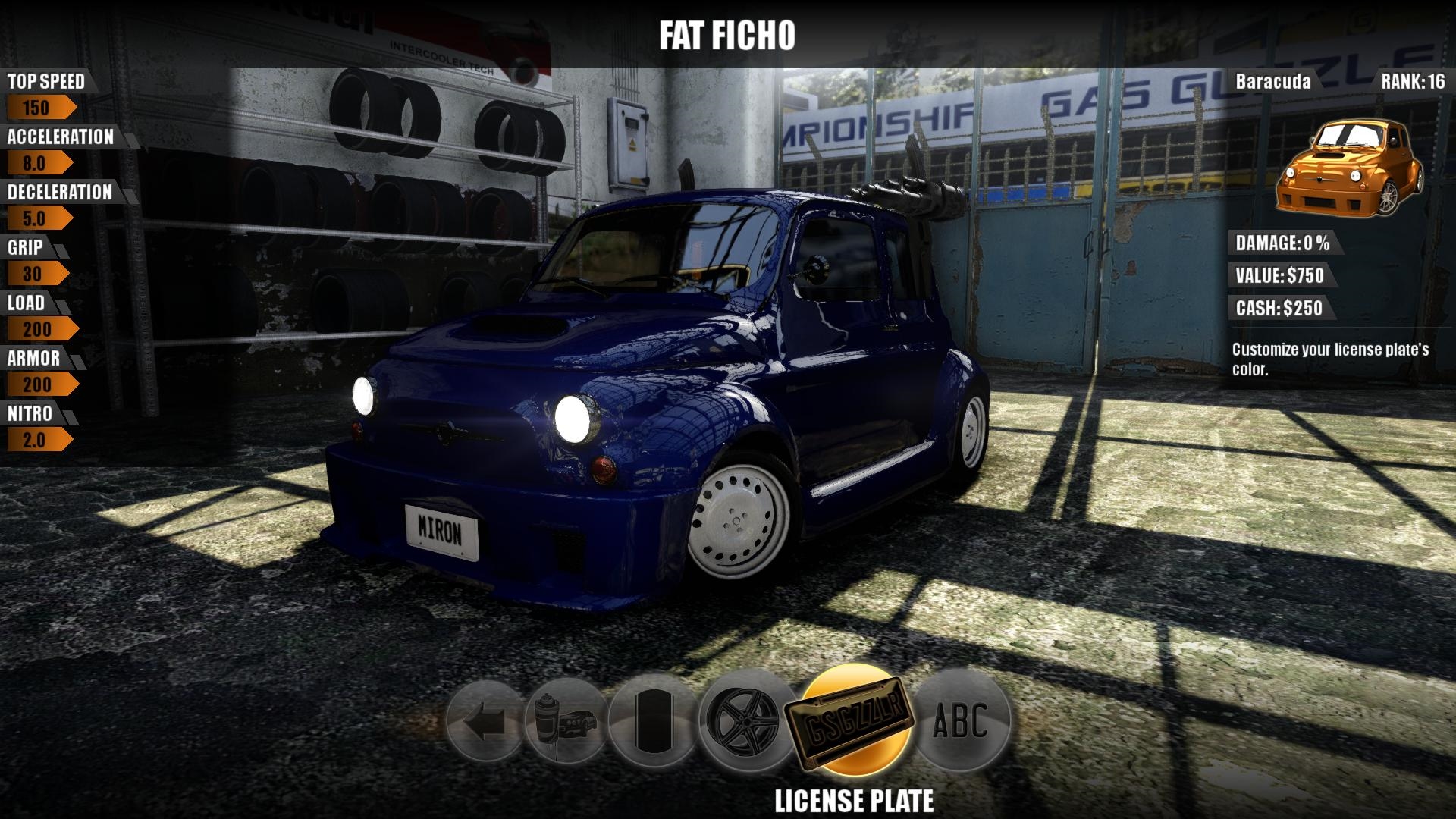Choose the racing stripe customization icon
This screenshot has width=1456, height=819.
tap(651, 721)
